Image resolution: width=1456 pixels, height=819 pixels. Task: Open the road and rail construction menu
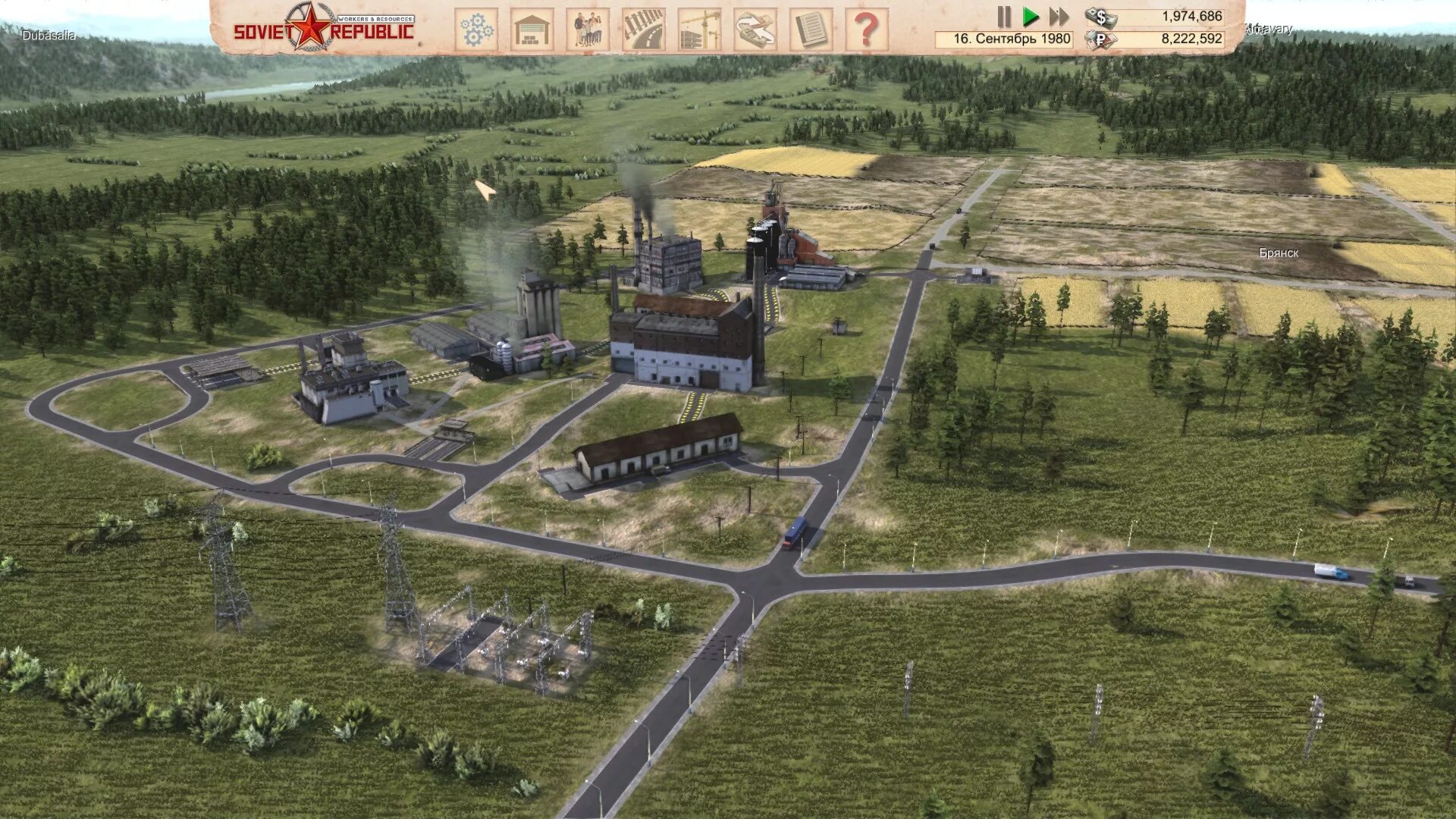tap(644, 30)
